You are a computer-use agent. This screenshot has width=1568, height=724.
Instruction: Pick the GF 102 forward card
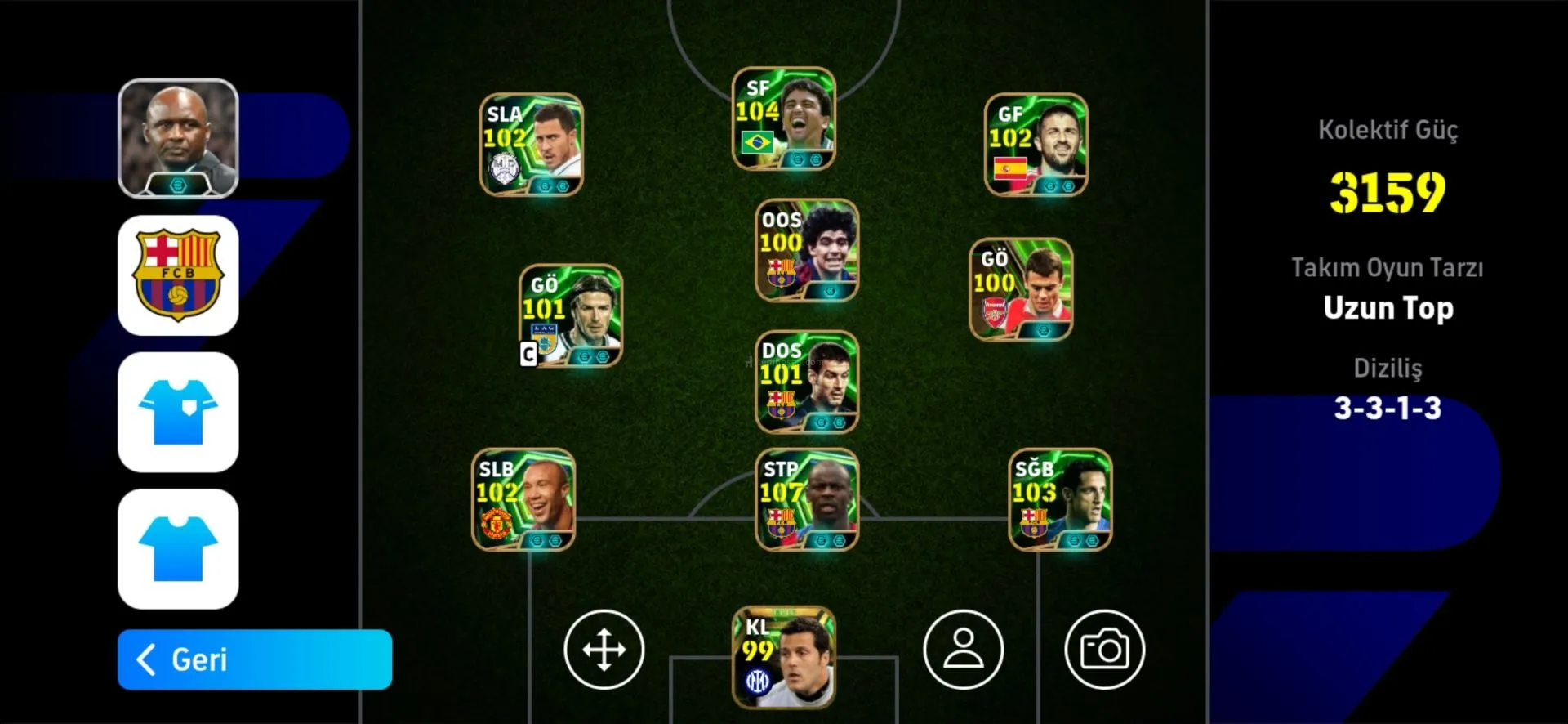1036,145
